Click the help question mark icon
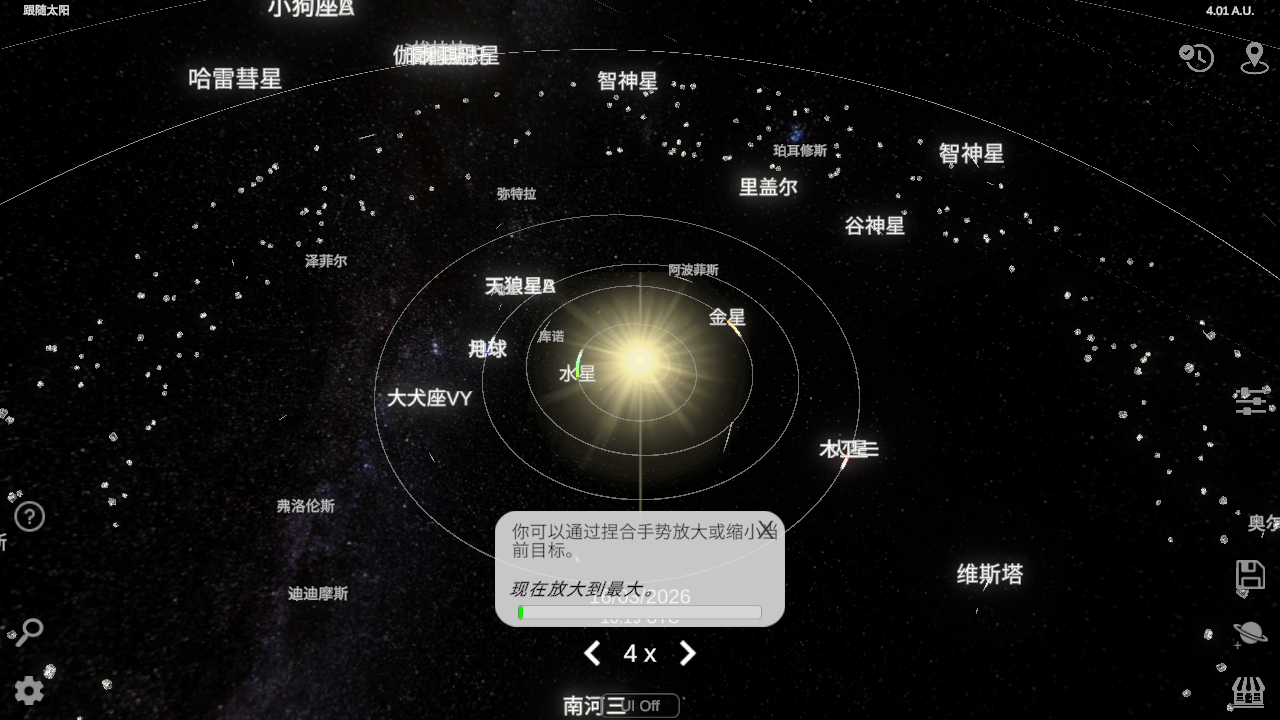The width and height of the screenshot is (1280, 720). (x=29, y=517)
